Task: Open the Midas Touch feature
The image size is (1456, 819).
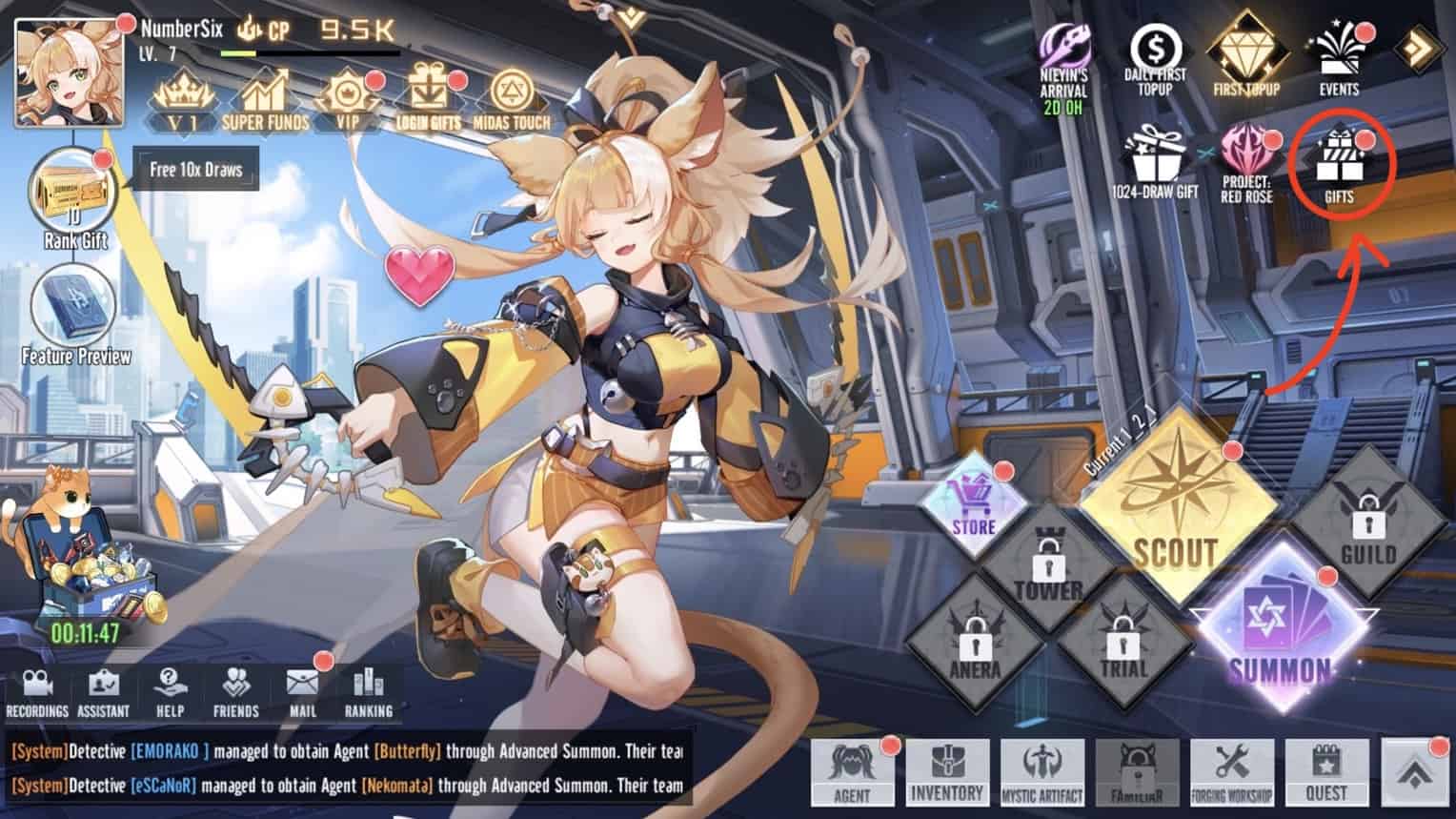Action: tap(512, 101)
